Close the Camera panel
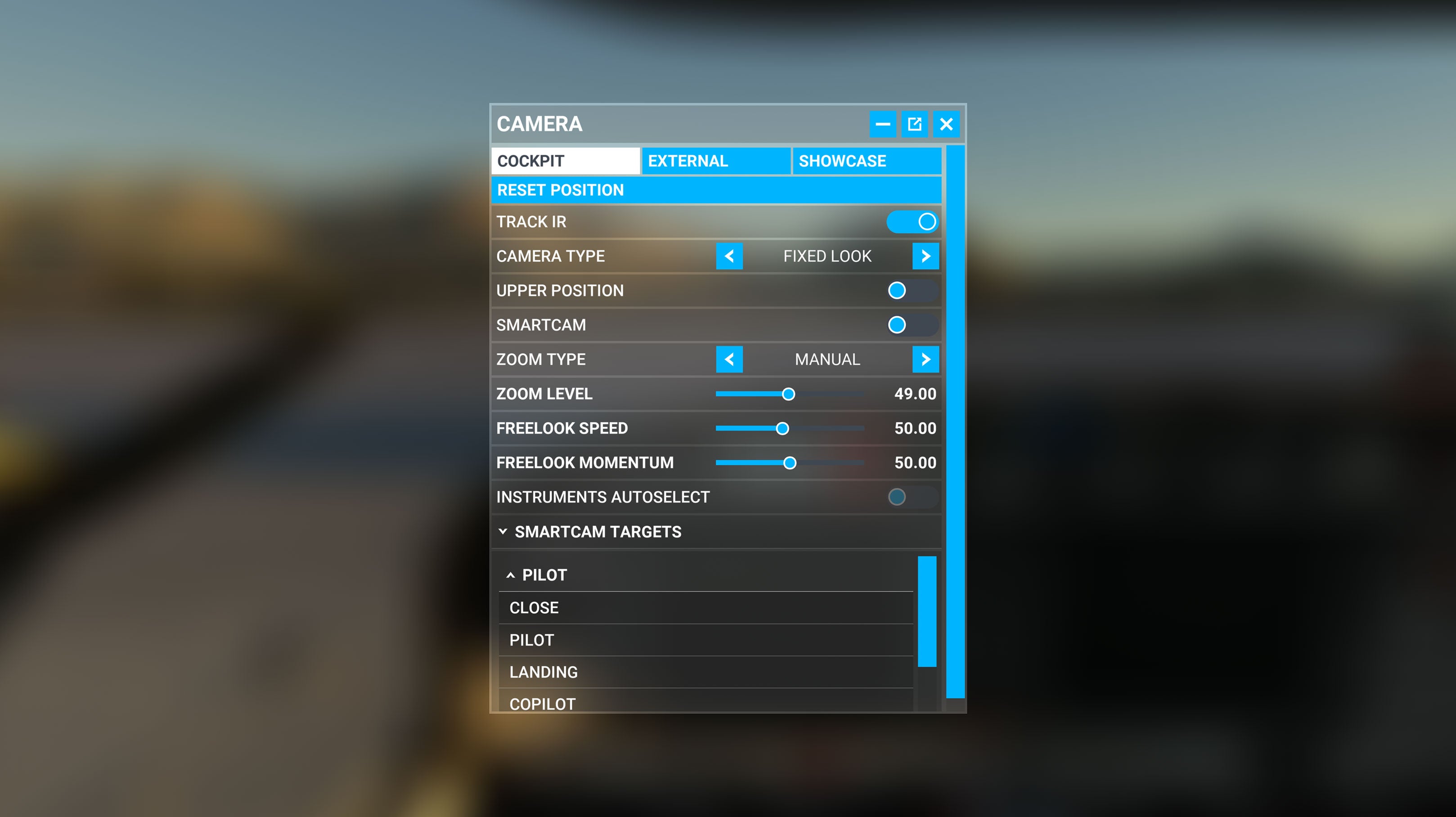 (946, 124)
